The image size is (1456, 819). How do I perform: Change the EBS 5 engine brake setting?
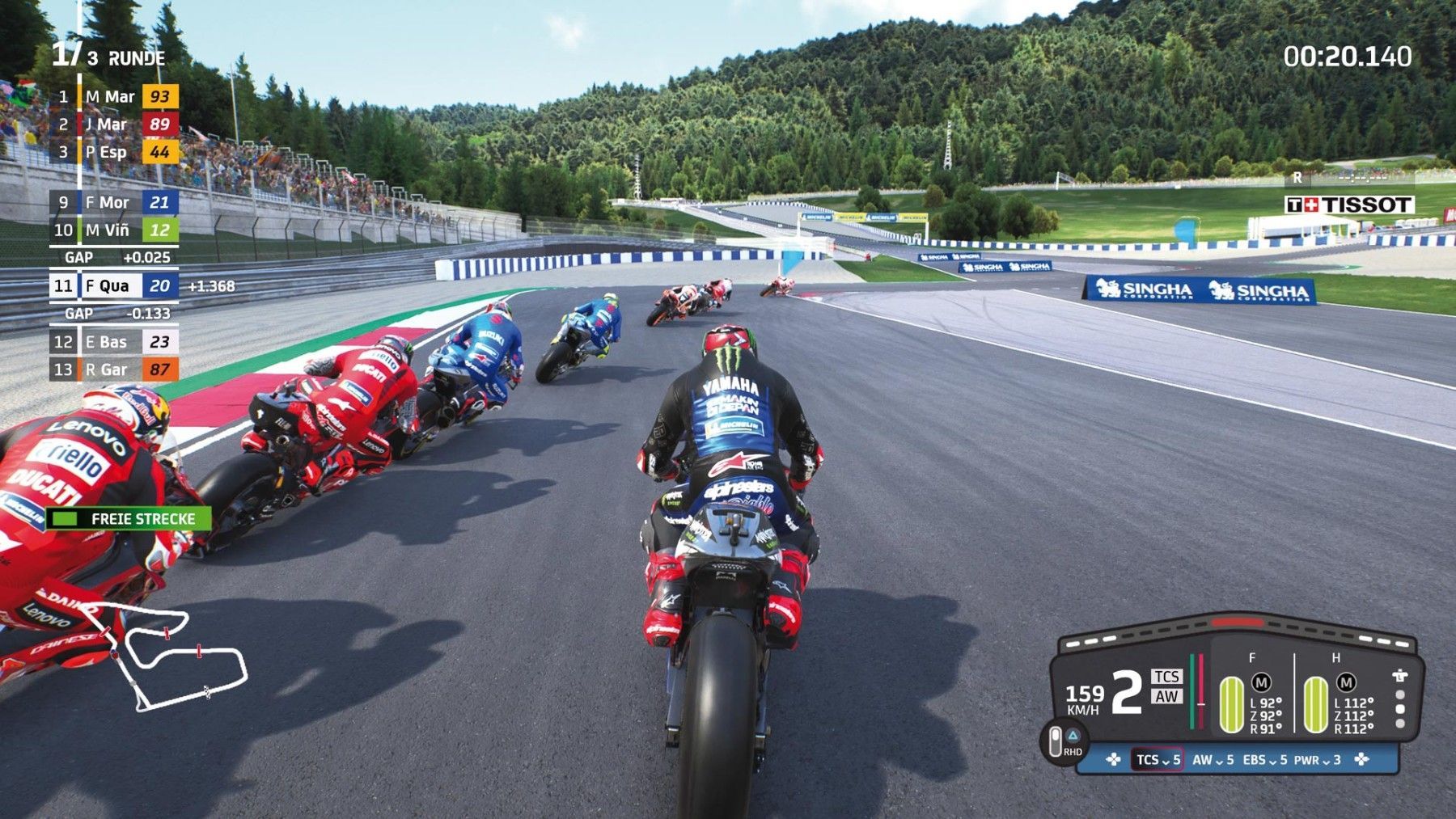[x=1263, y=760]
